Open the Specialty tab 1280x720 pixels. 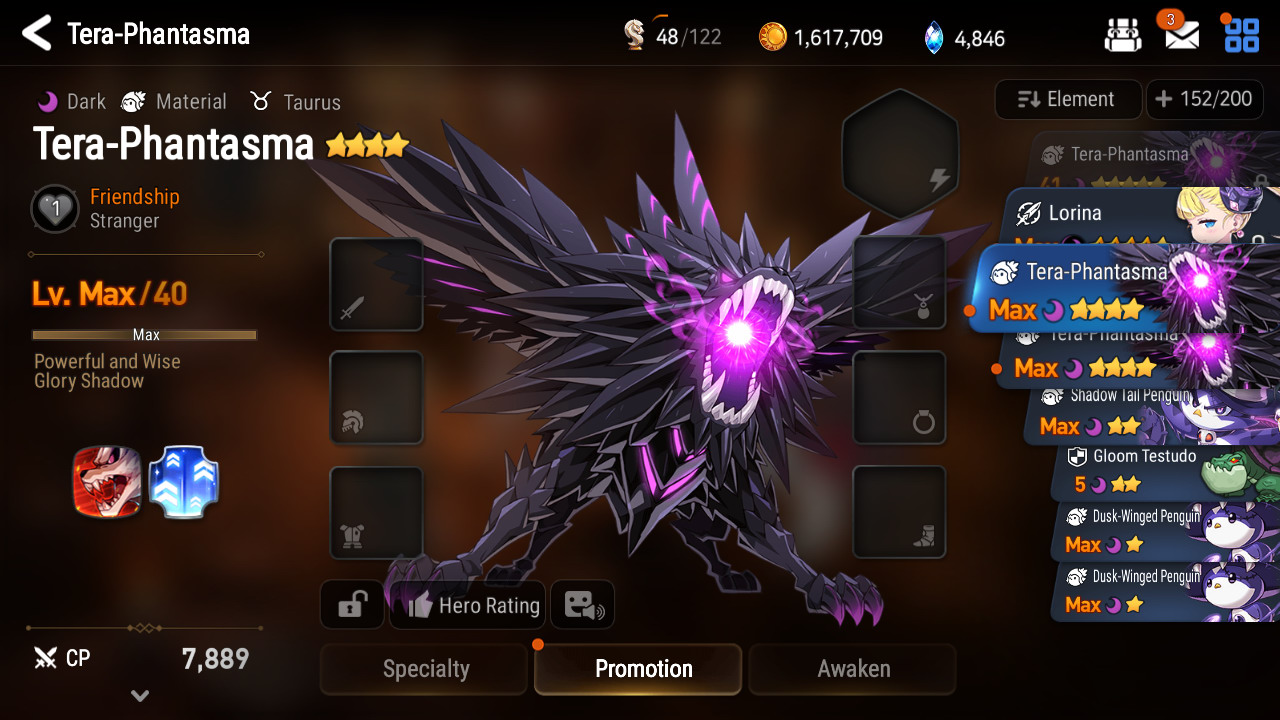[x=424, y=669]
